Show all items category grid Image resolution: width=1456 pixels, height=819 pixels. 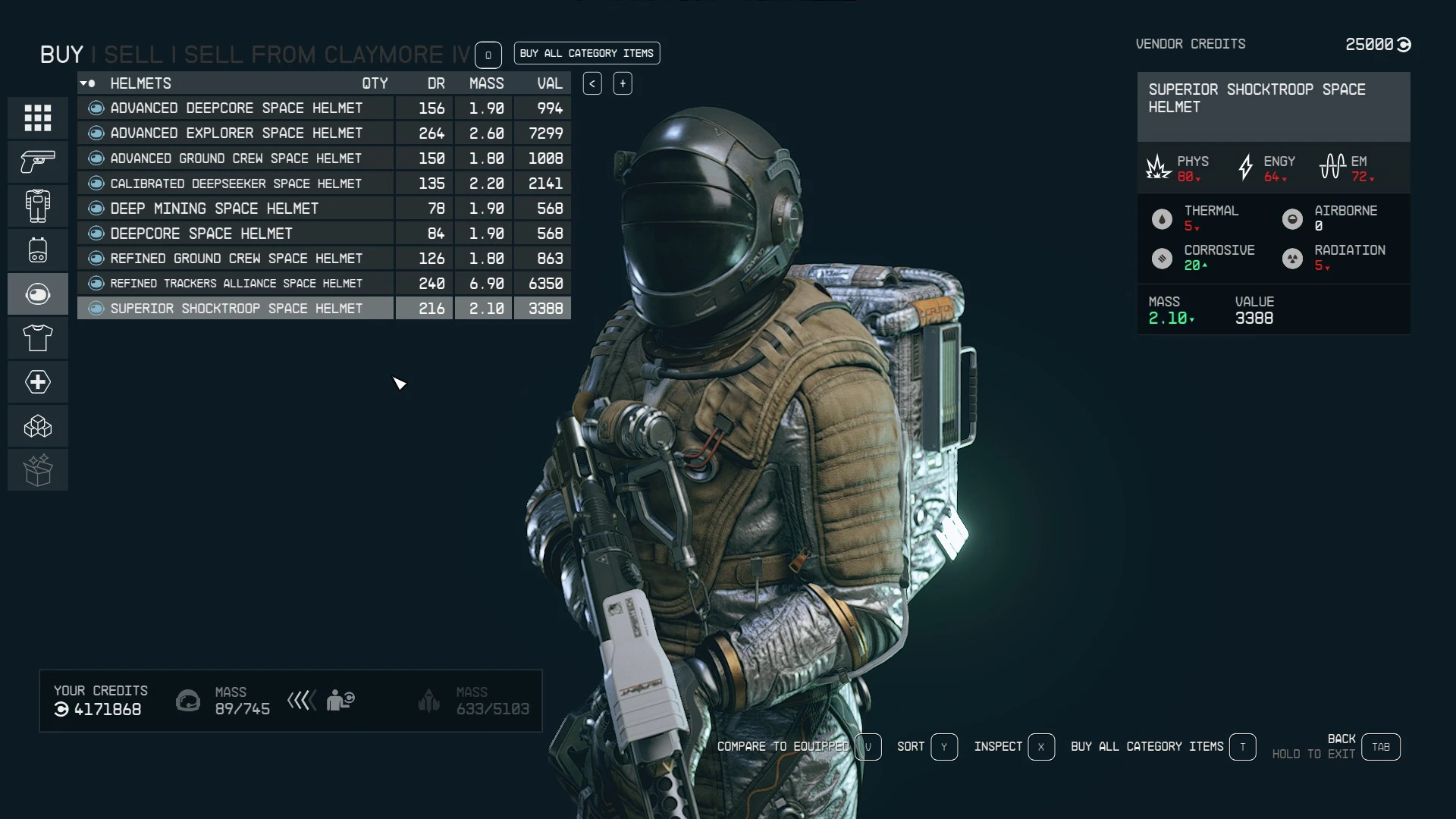(38, 118)
